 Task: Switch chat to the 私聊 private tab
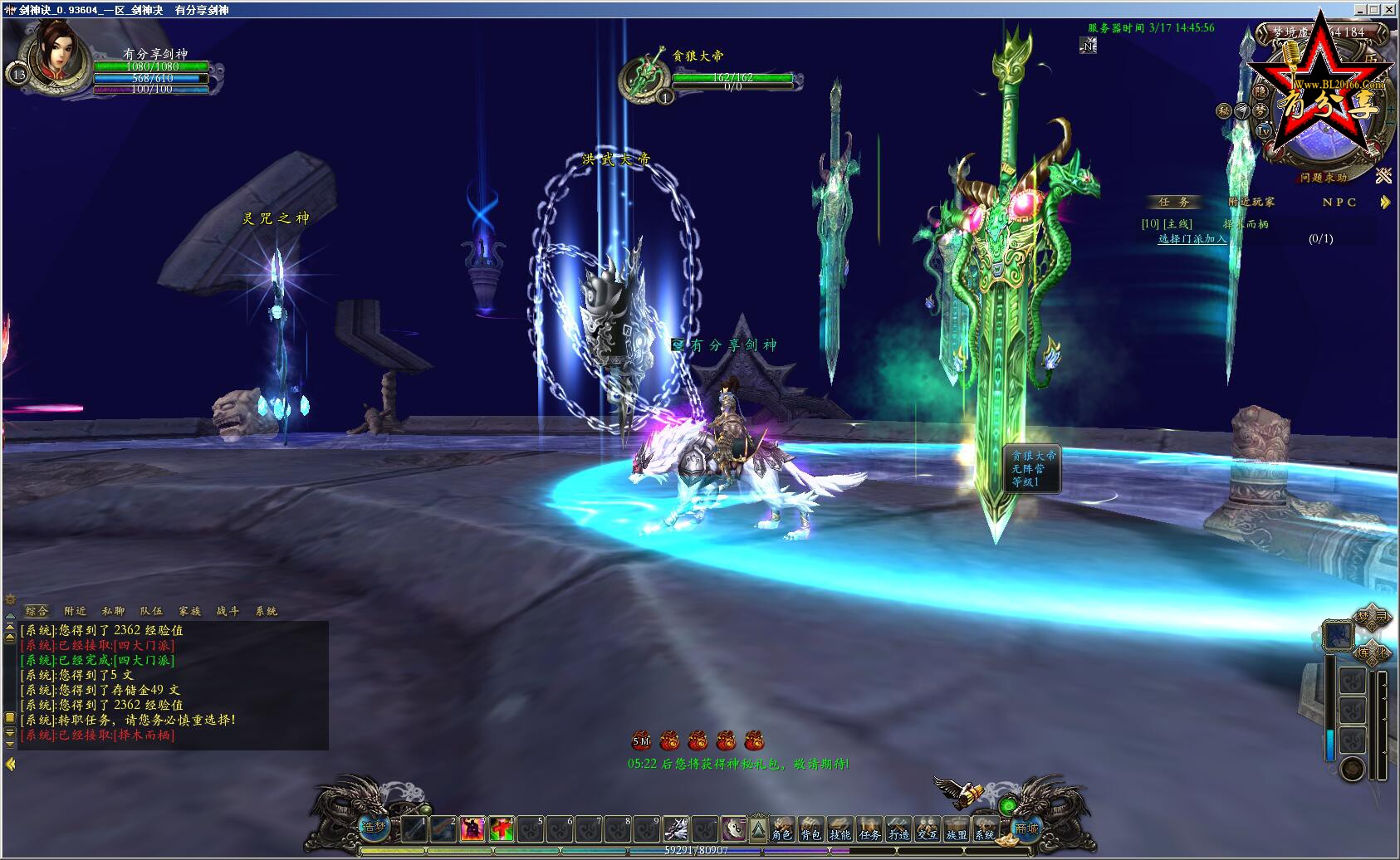tap(113, 611)
